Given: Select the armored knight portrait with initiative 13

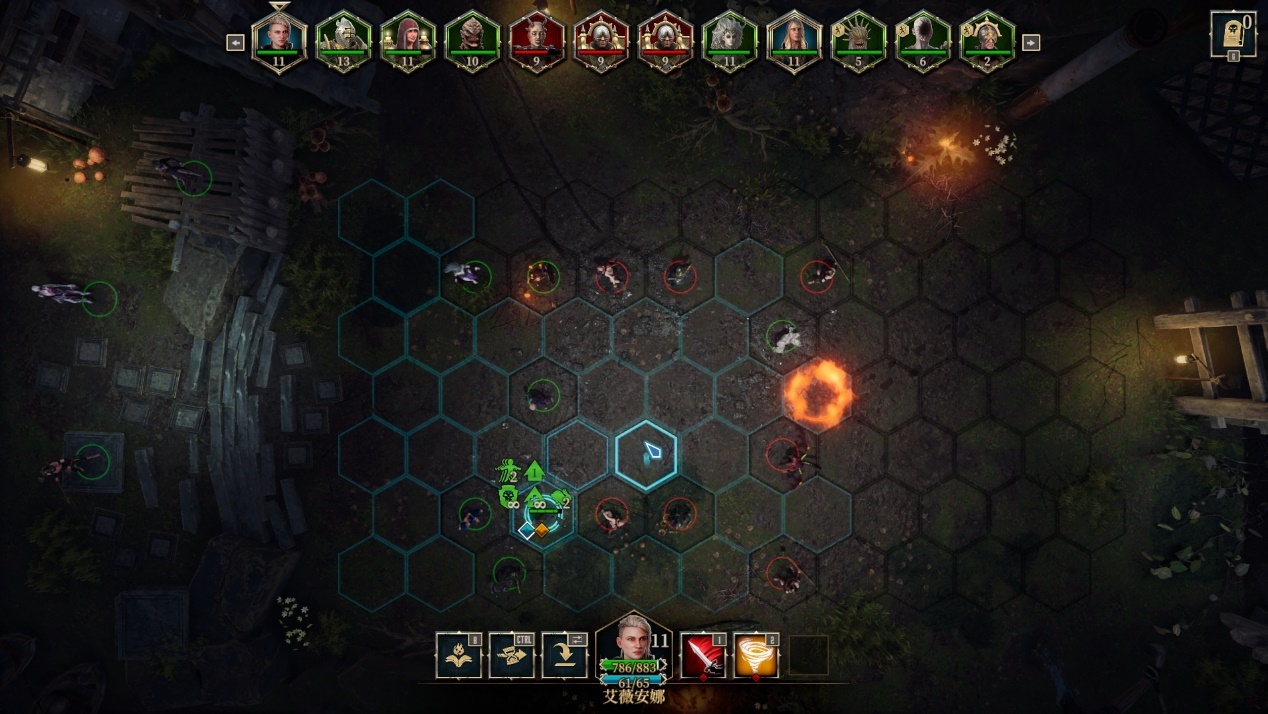Looking at the screenshot, I should pos(343,40).
